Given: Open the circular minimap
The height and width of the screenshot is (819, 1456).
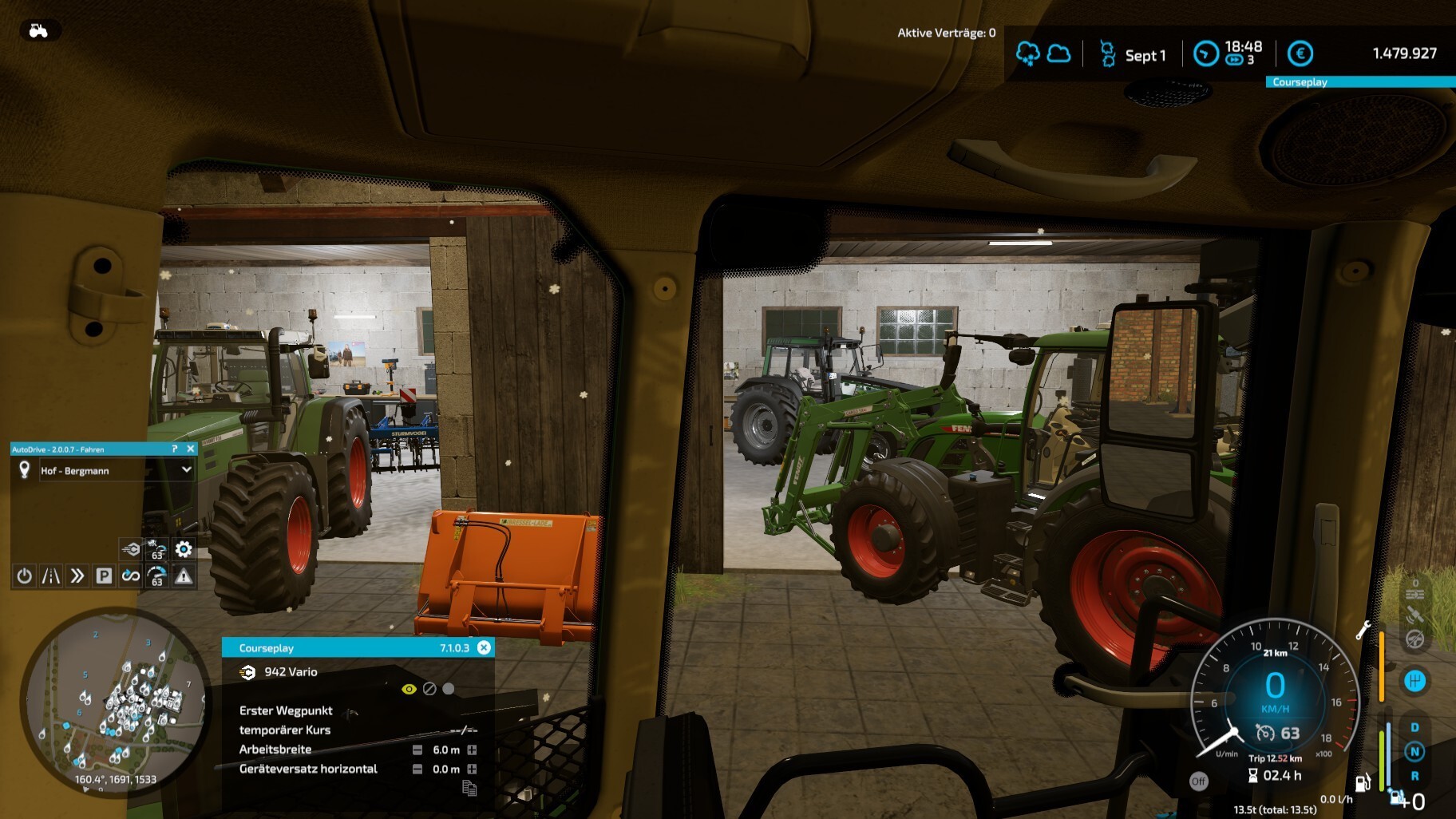Looking at the screenshot, I should pyautogui.click(x=116, y=702).
